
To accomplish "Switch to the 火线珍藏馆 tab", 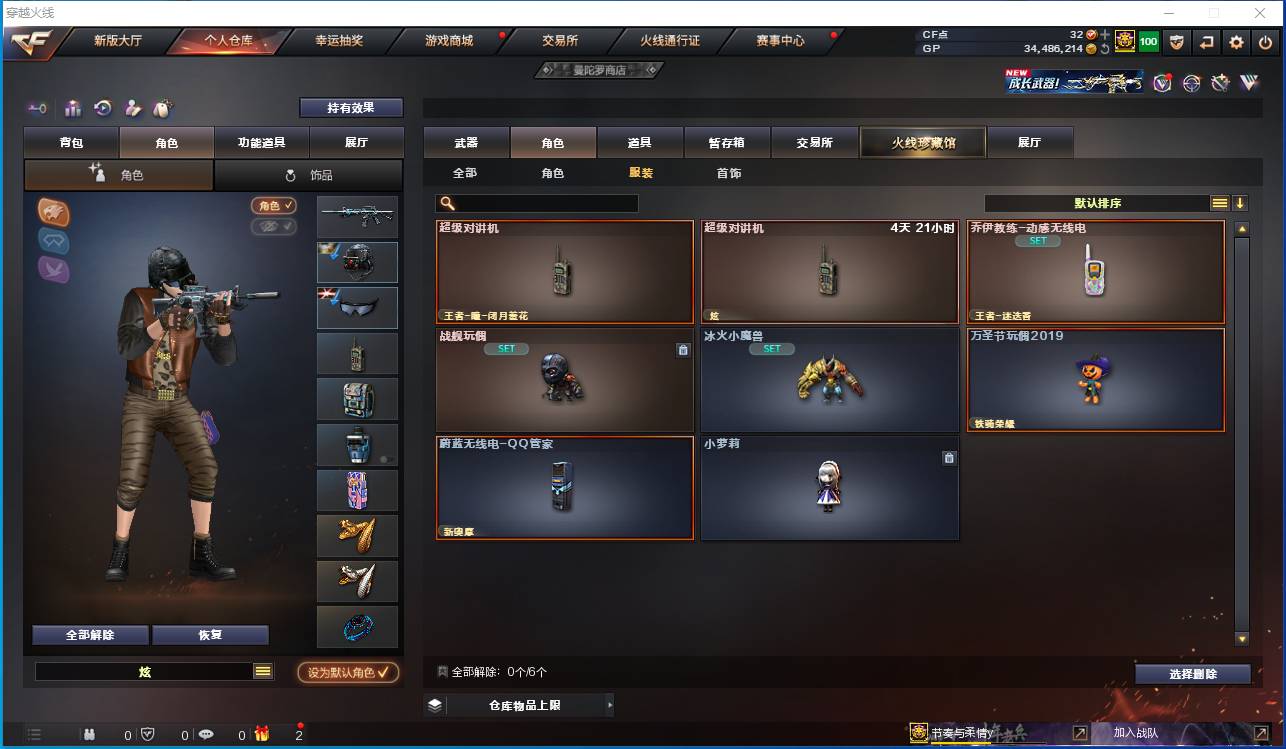I will (921, 141).
